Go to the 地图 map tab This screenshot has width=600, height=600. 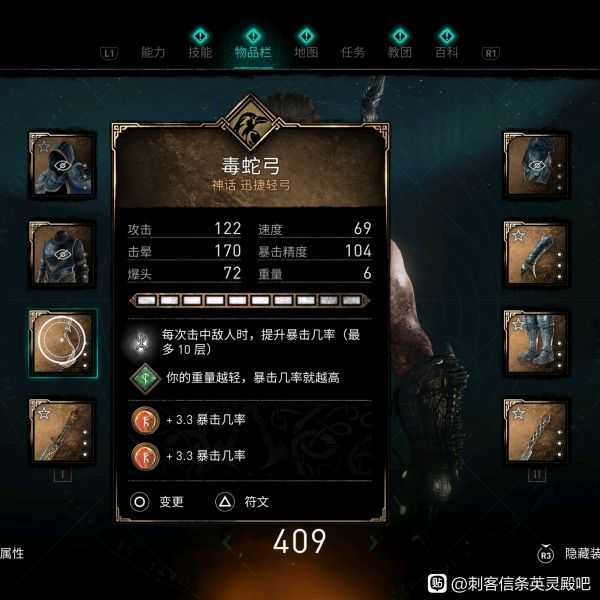click(304, 52)
